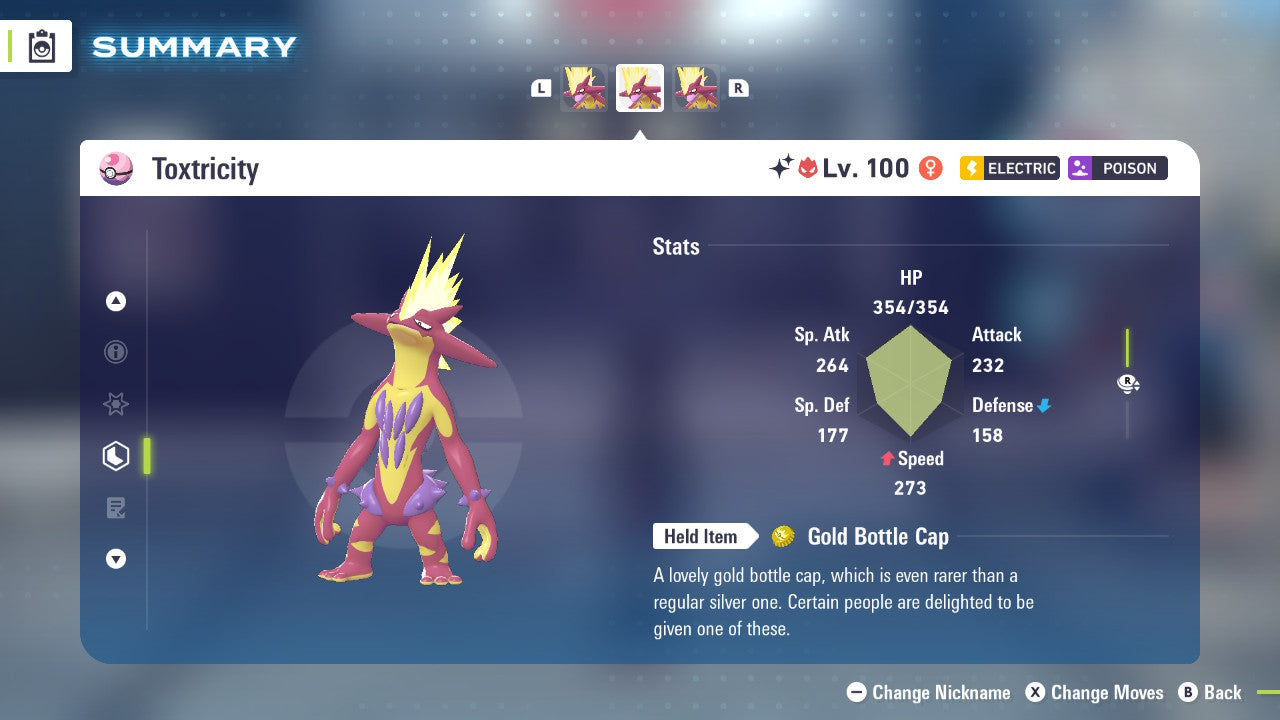Open the info page tab
Screen dimensions: 1280x720
[116, 352]
